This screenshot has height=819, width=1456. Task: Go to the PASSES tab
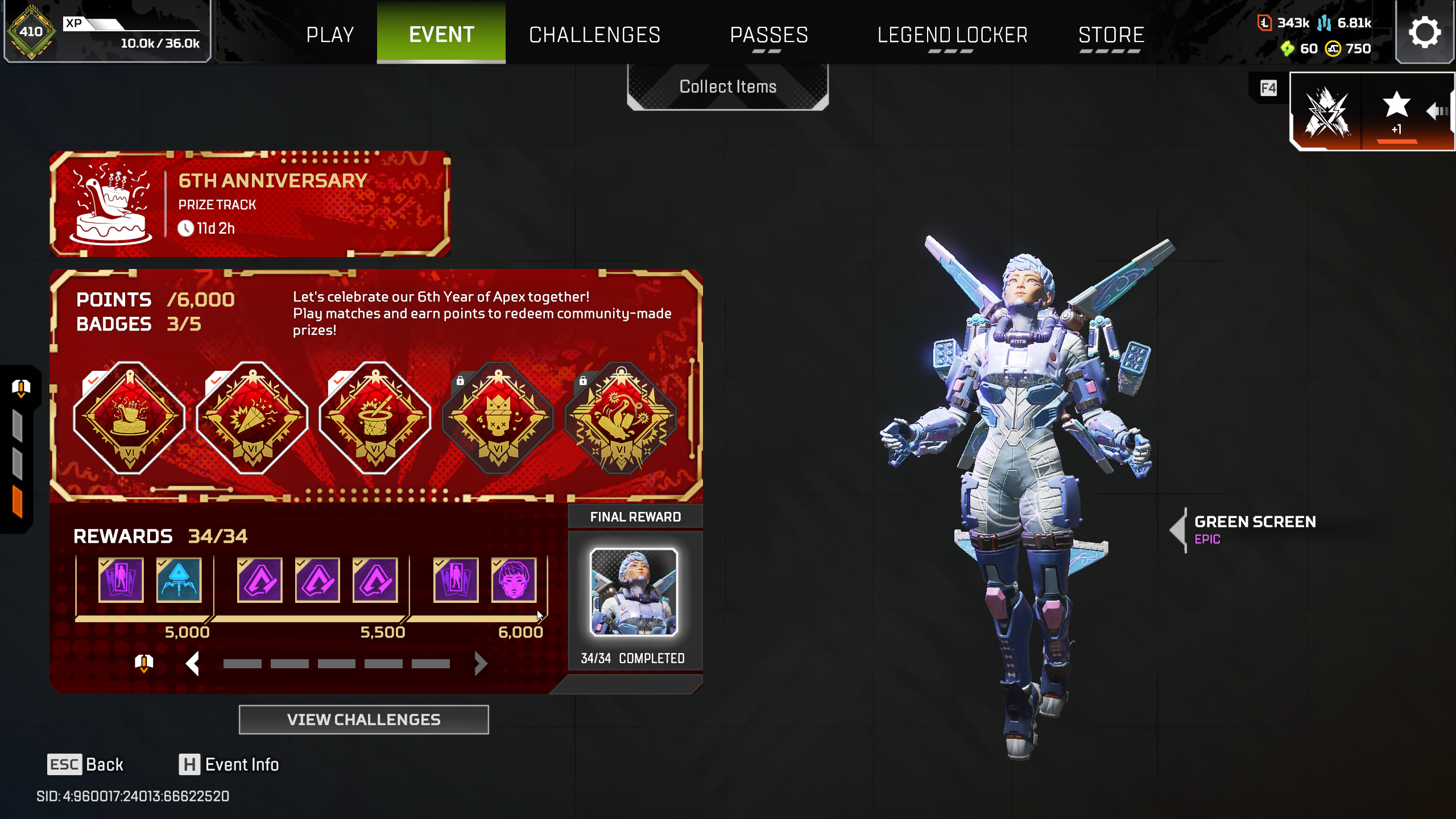click(769, 35)
